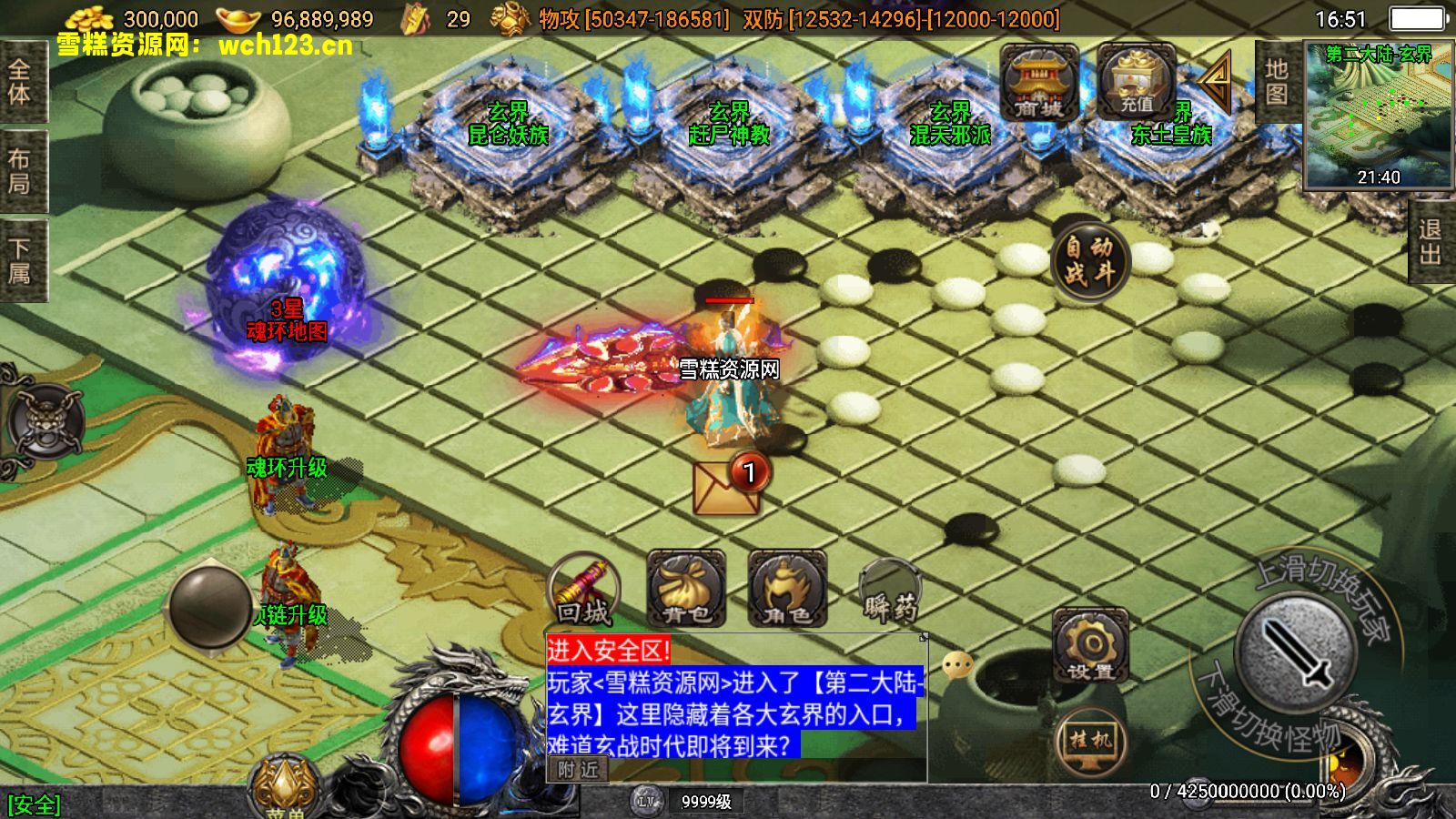This screenshot has width=1456, height=819.
Task: Open the 布局 side tab
Action: pos(20,171)
